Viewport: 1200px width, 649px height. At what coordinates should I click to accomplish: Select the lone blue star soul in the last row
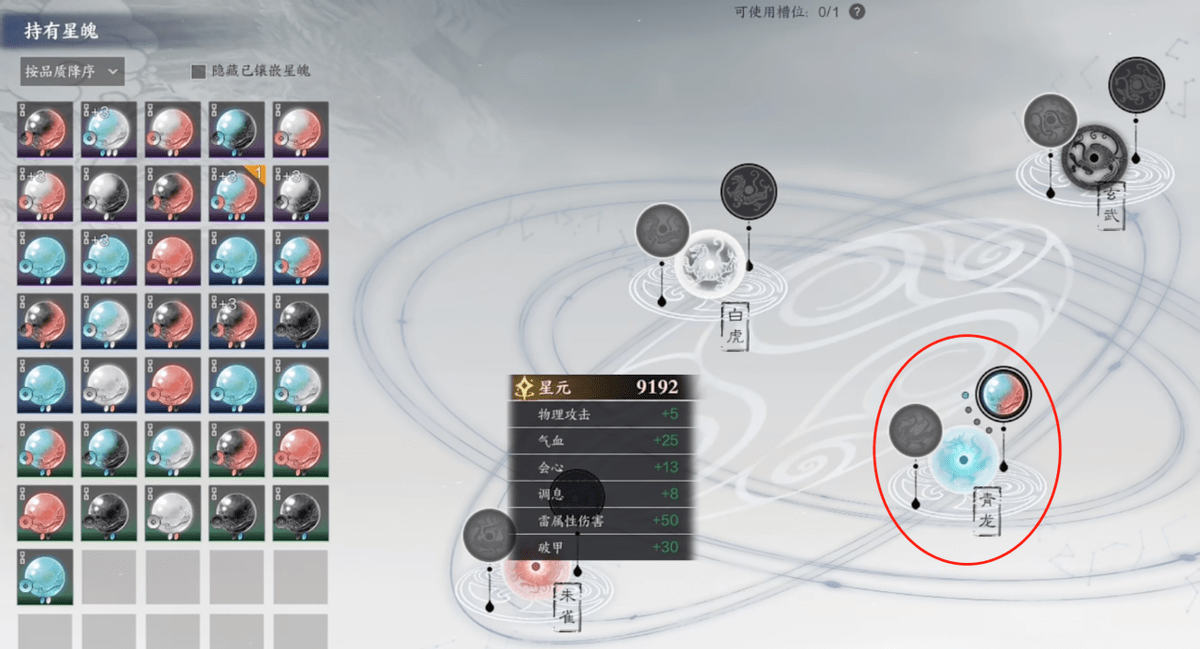point(45,577)
